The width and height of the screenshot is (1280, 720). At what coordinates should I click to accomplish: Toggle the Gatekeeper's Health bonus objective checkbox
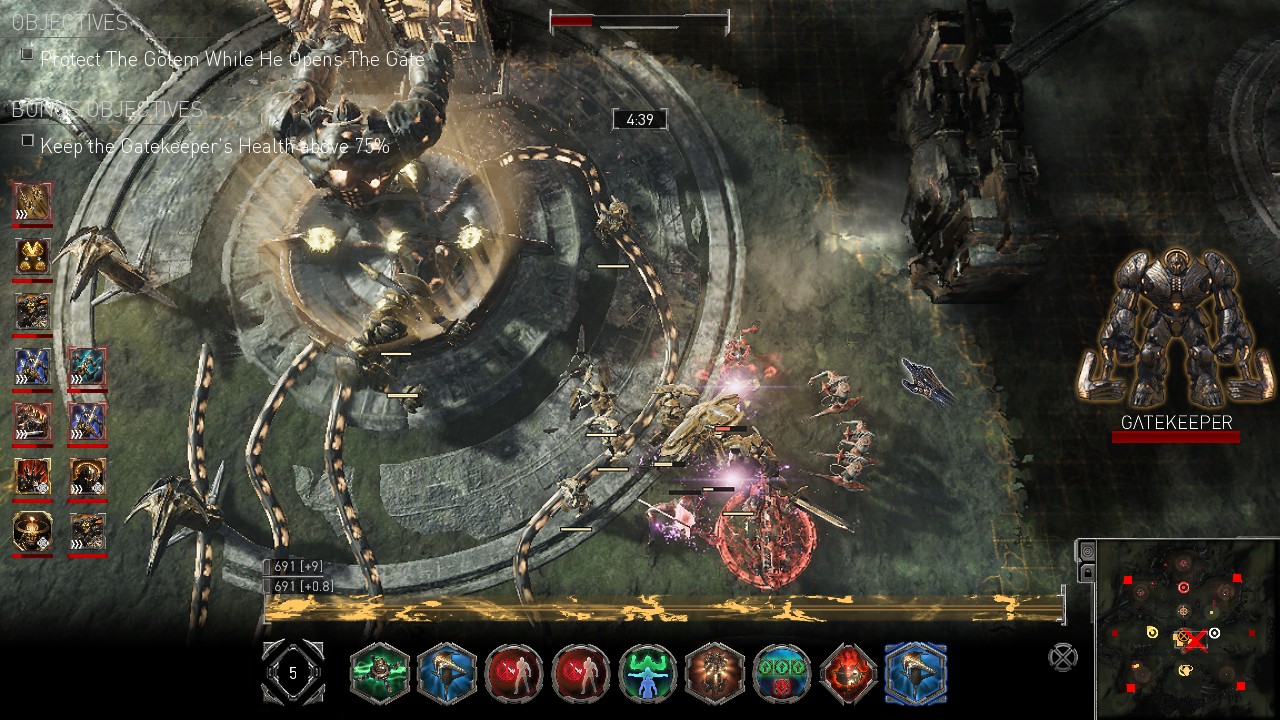[x=27, y=140]
